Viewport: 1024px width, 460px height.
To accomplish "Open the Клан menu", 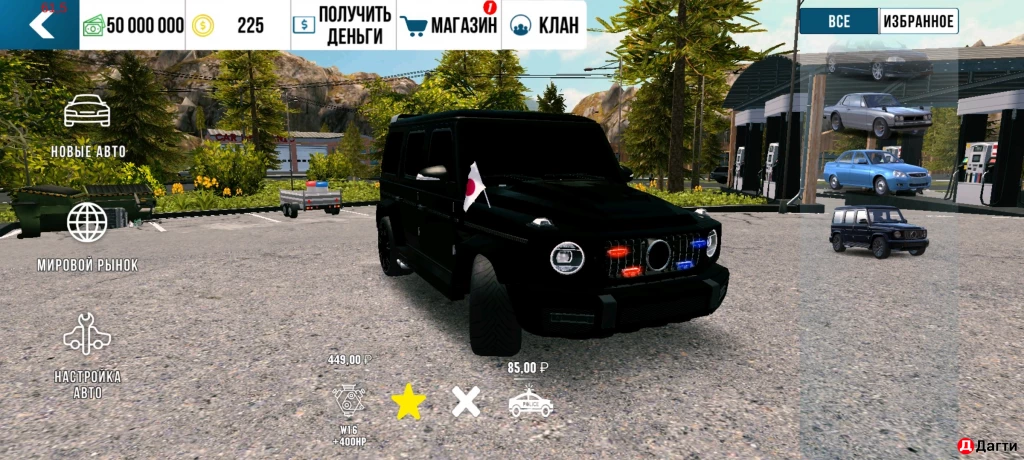I will click(545, 25).
